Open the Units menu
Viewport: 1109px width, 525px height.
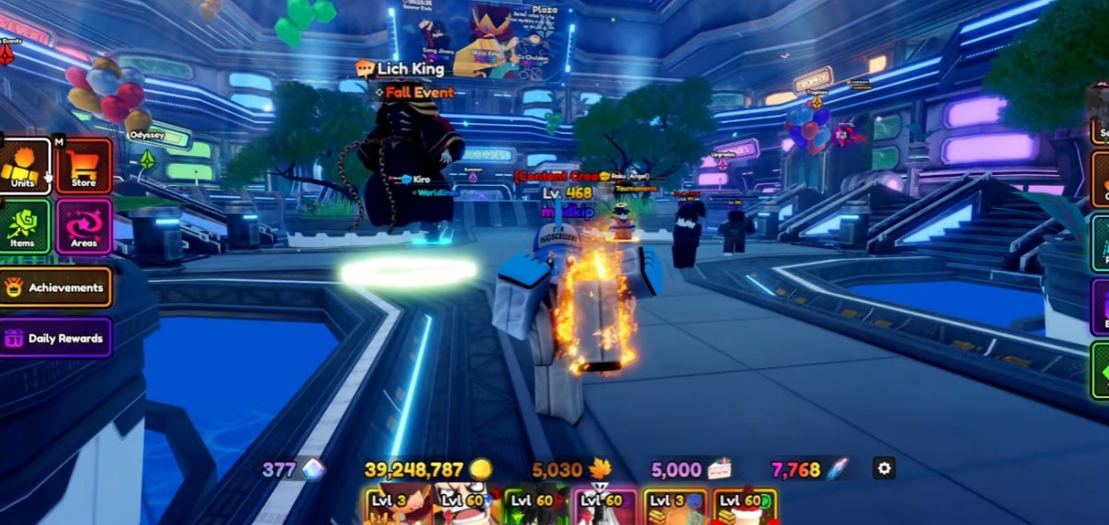point(24,166)
